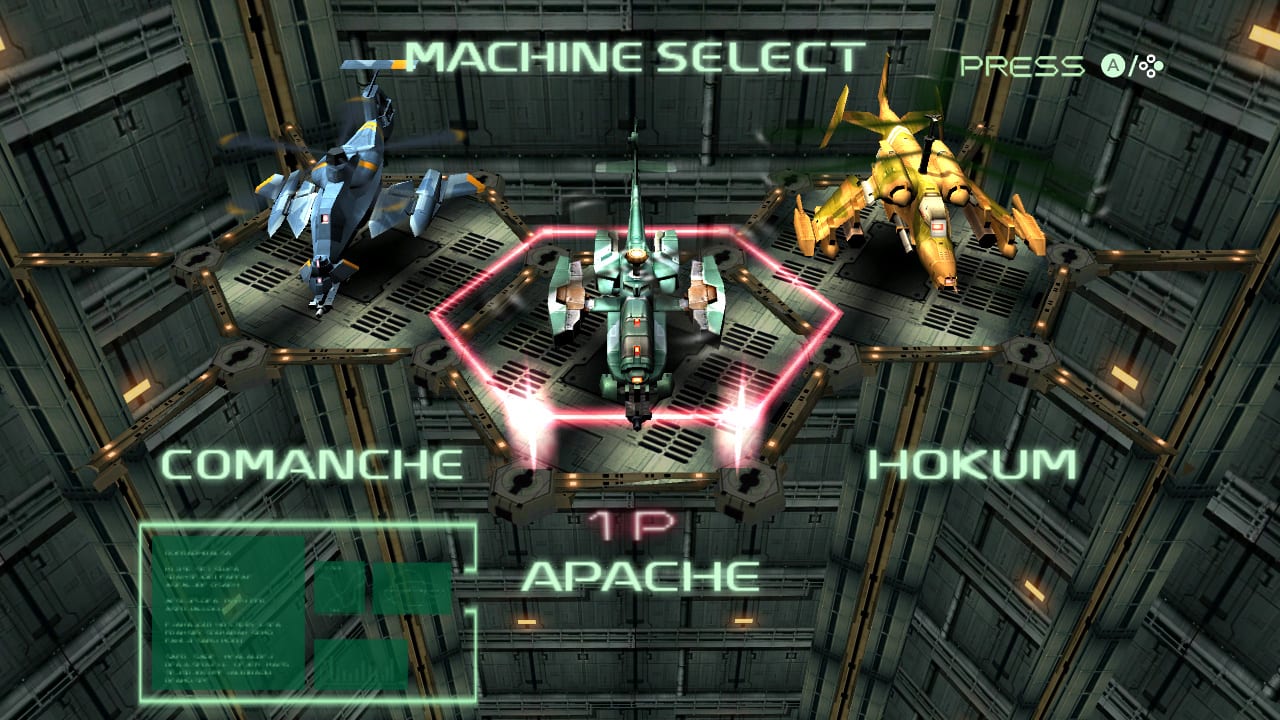Click the four-button gamepad icon
The width and height of the screenshot is (1280, 720).
point(1151,66)
